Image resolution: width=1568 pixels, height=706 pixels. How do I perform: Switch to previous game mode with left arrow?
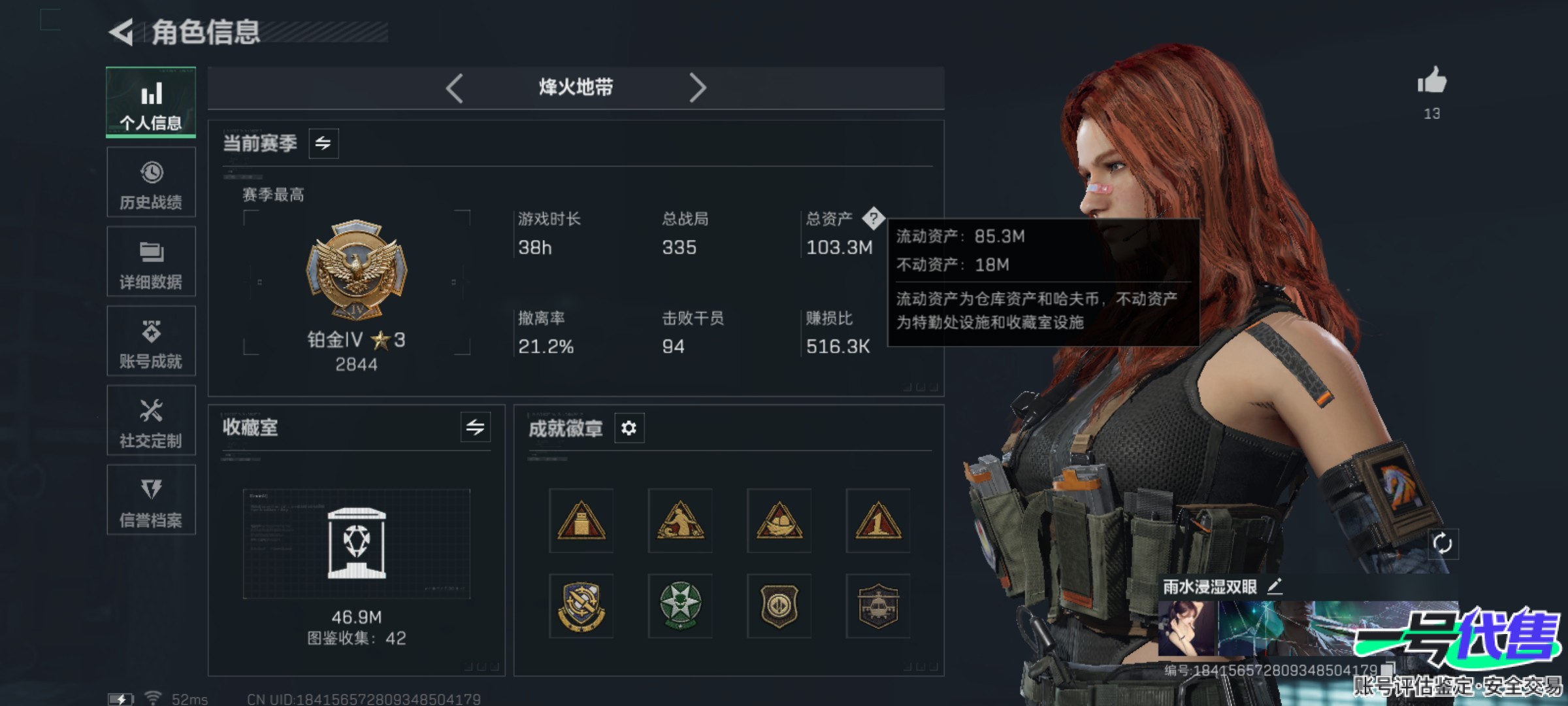tap(455, 88)
